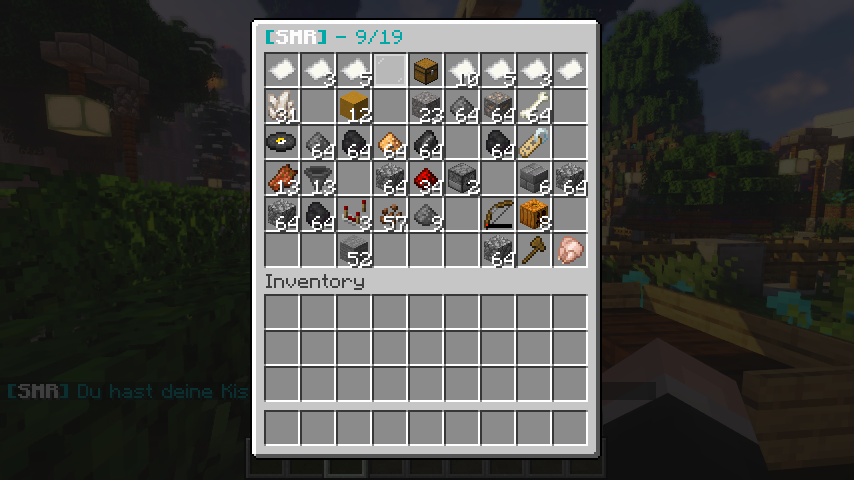Take the wooden shovel
The image size is (854, 480).
(x=535, y=250)
